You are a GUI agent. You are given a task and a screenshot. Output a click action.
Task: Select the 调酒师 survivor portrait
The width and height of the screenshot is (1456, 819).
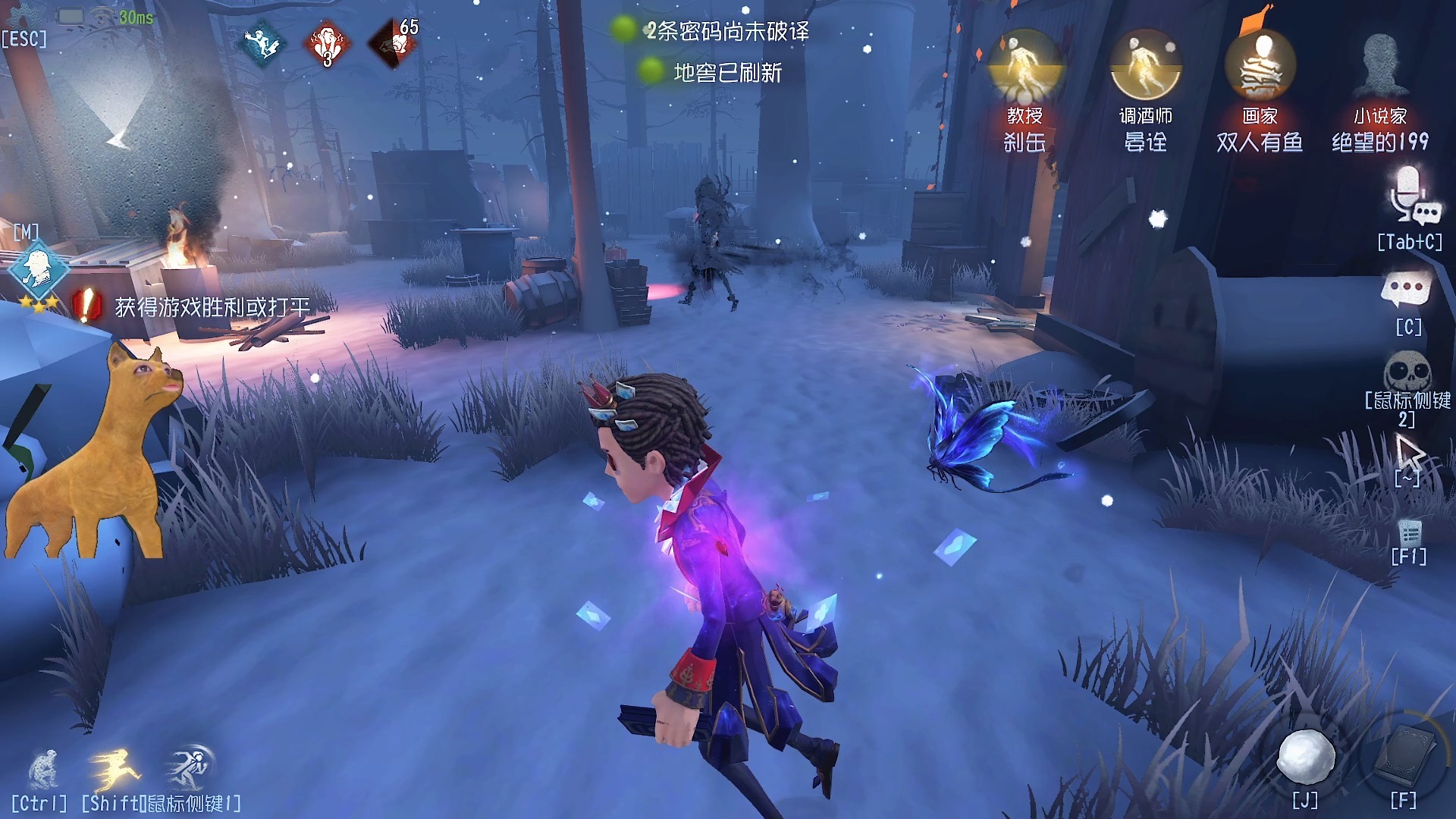(x=1146, y=66)
